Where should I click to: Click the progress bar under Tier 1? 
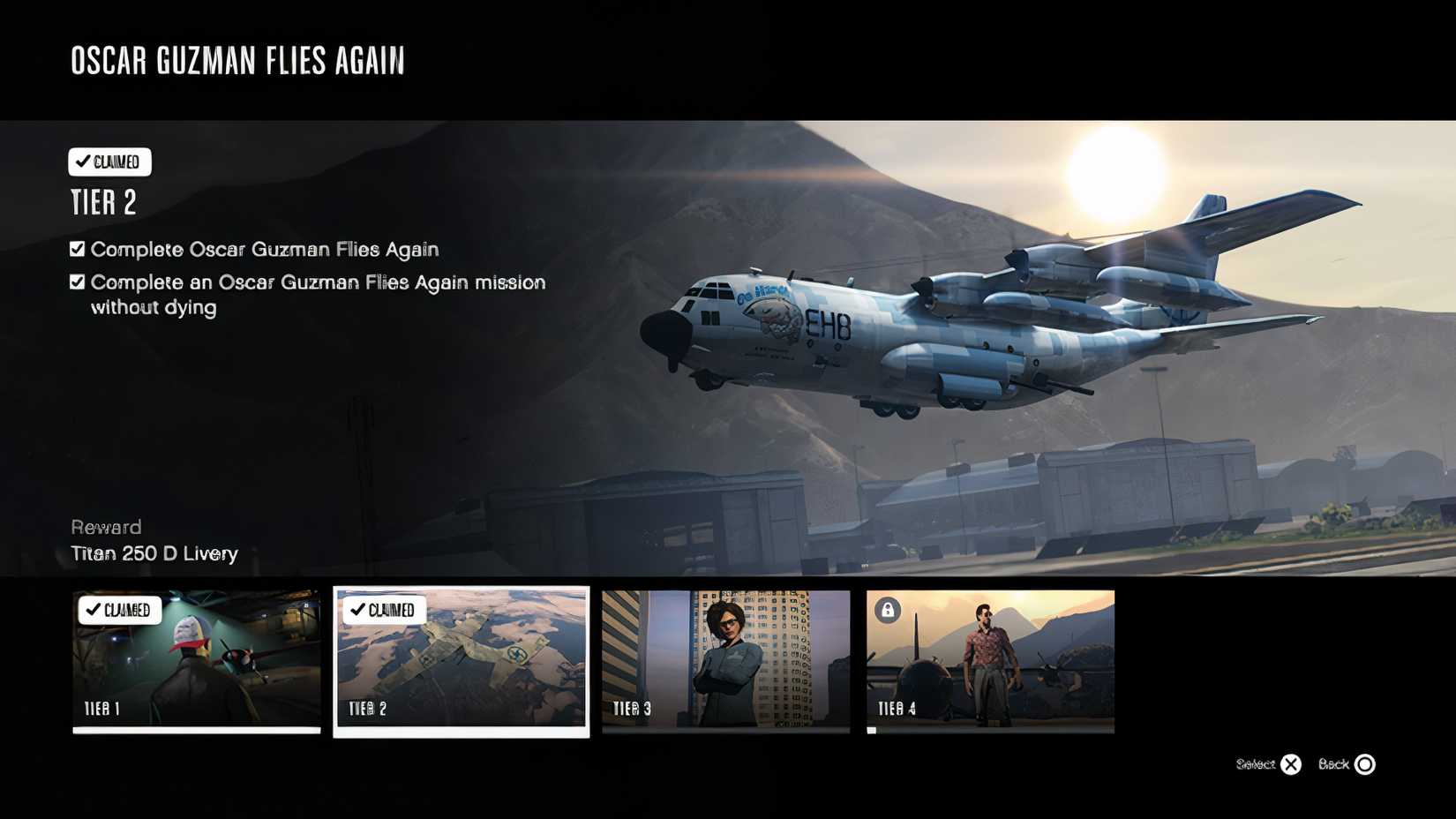[x=196, y=730]
